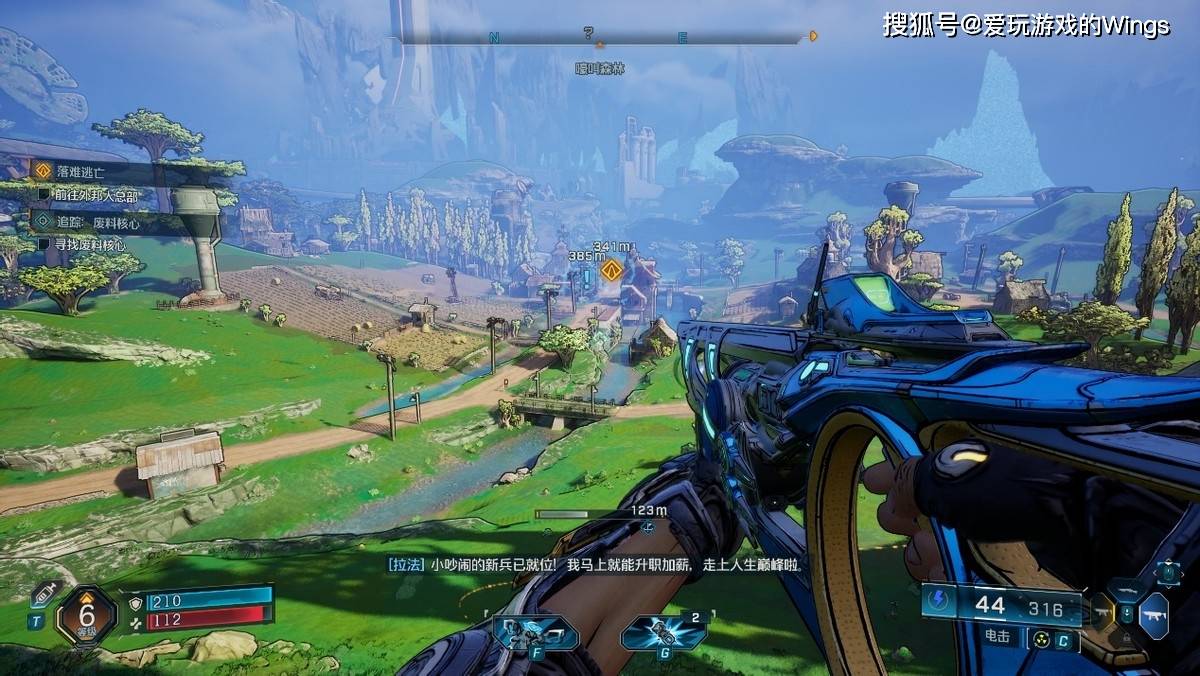Switch element with the radiation icon

click(x=1041, y=638)
